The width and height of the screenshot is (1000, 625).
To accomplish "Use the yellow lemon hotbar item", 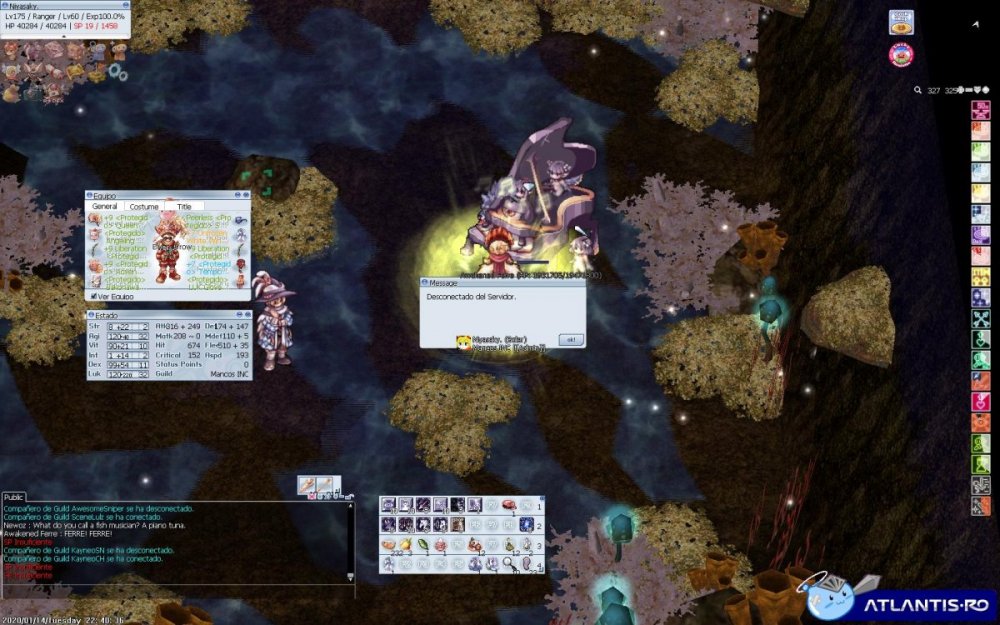I will [405, 545].
